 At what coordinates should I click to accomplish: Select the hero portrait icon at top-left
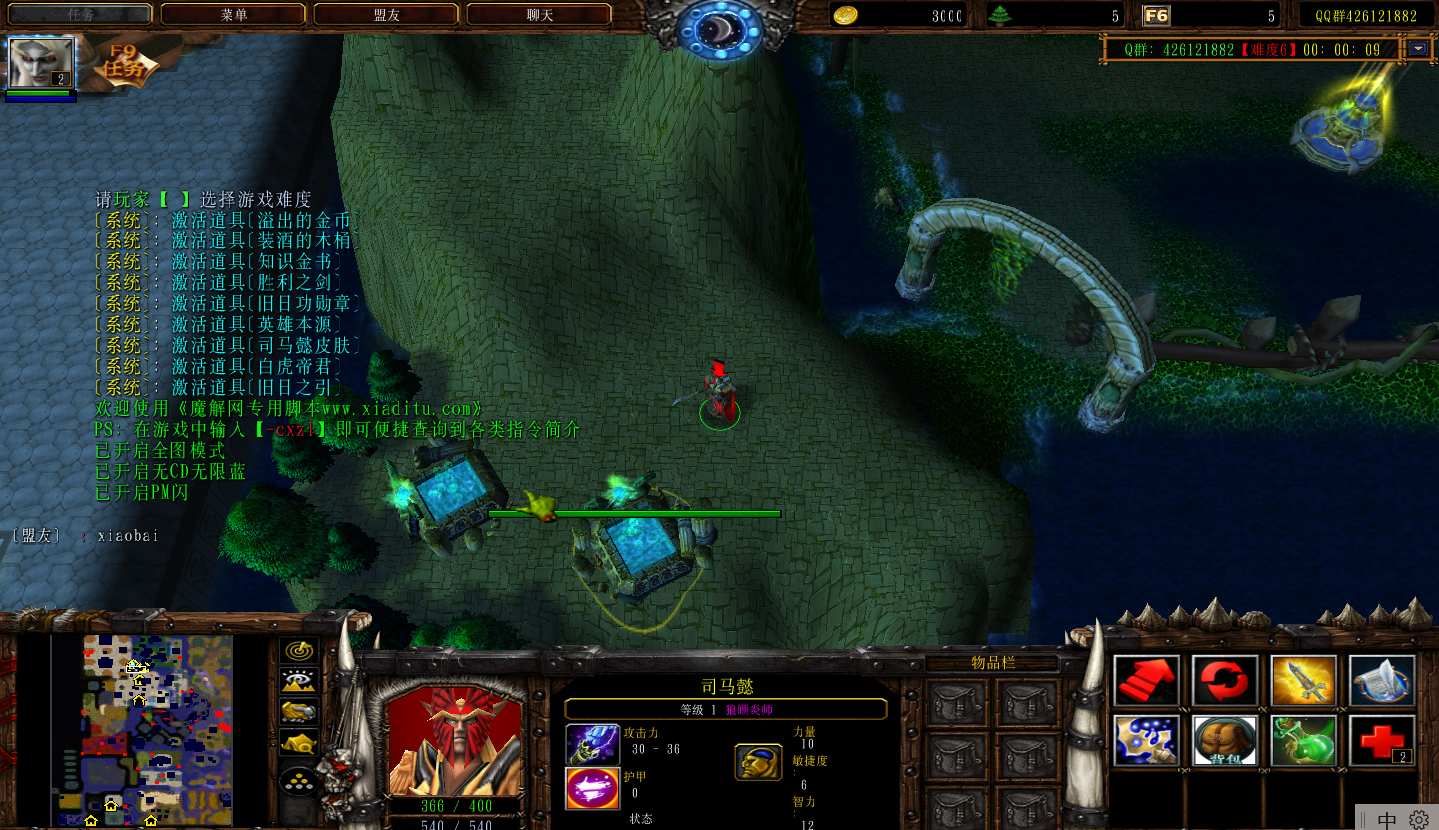pos(41,63)
